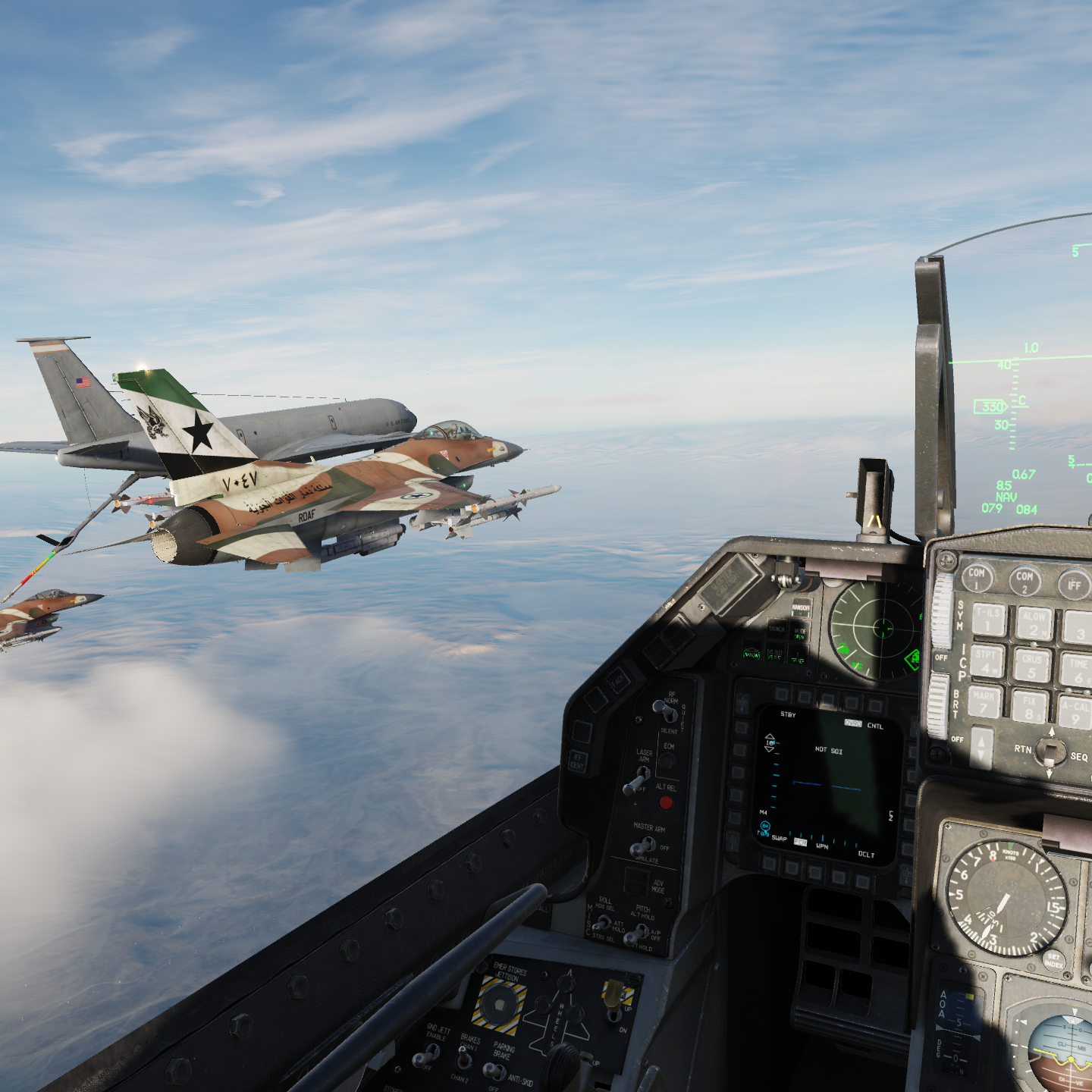Image resolution: width=1092 pixels, height=1092 pixels.
Task: Click the CRUS 5 keypad button
Action: coord(1032,666)
